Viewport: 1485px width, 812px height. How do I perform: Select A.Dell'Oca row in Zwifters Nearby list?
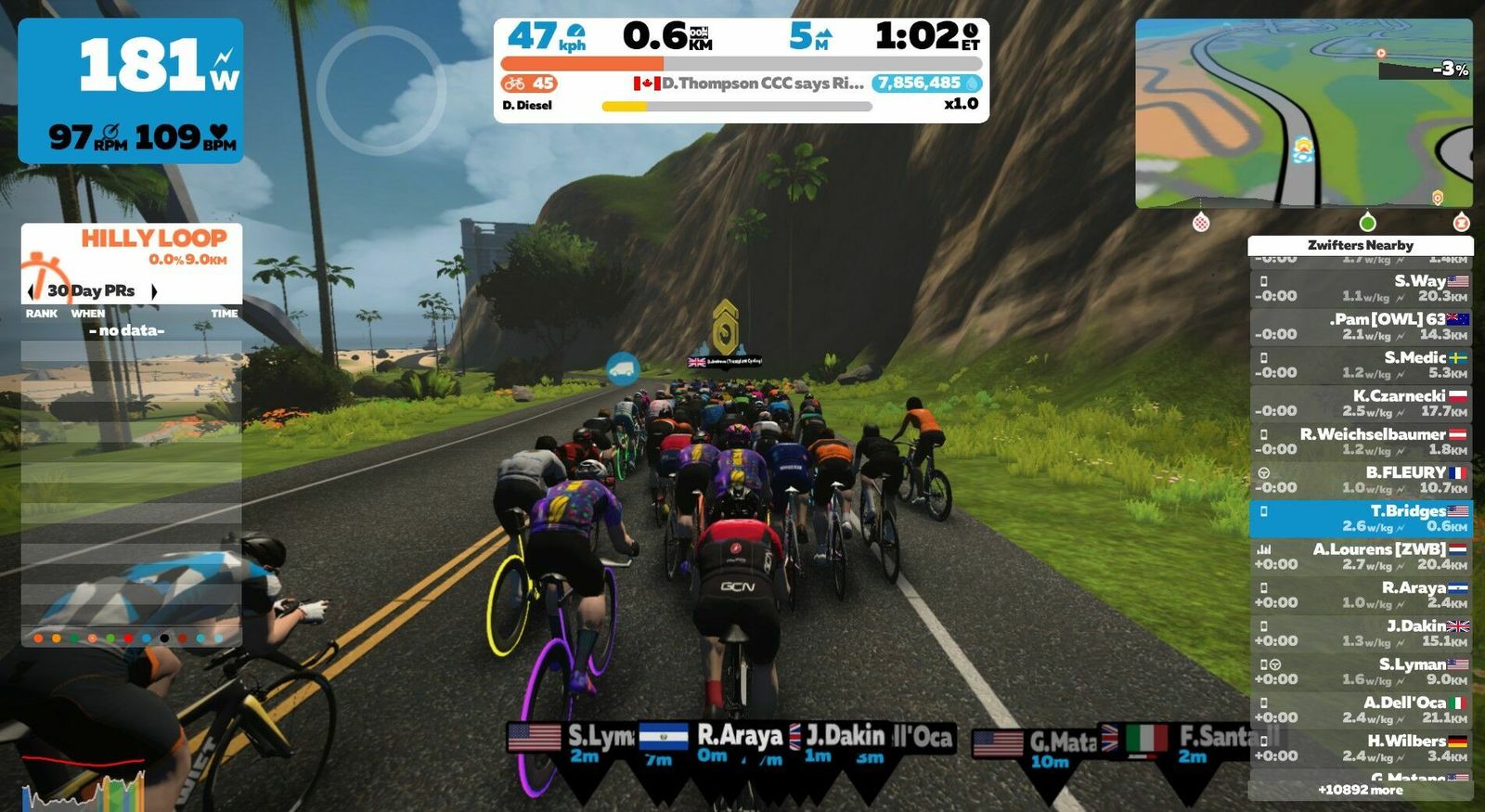click(x=1360, y=710)
